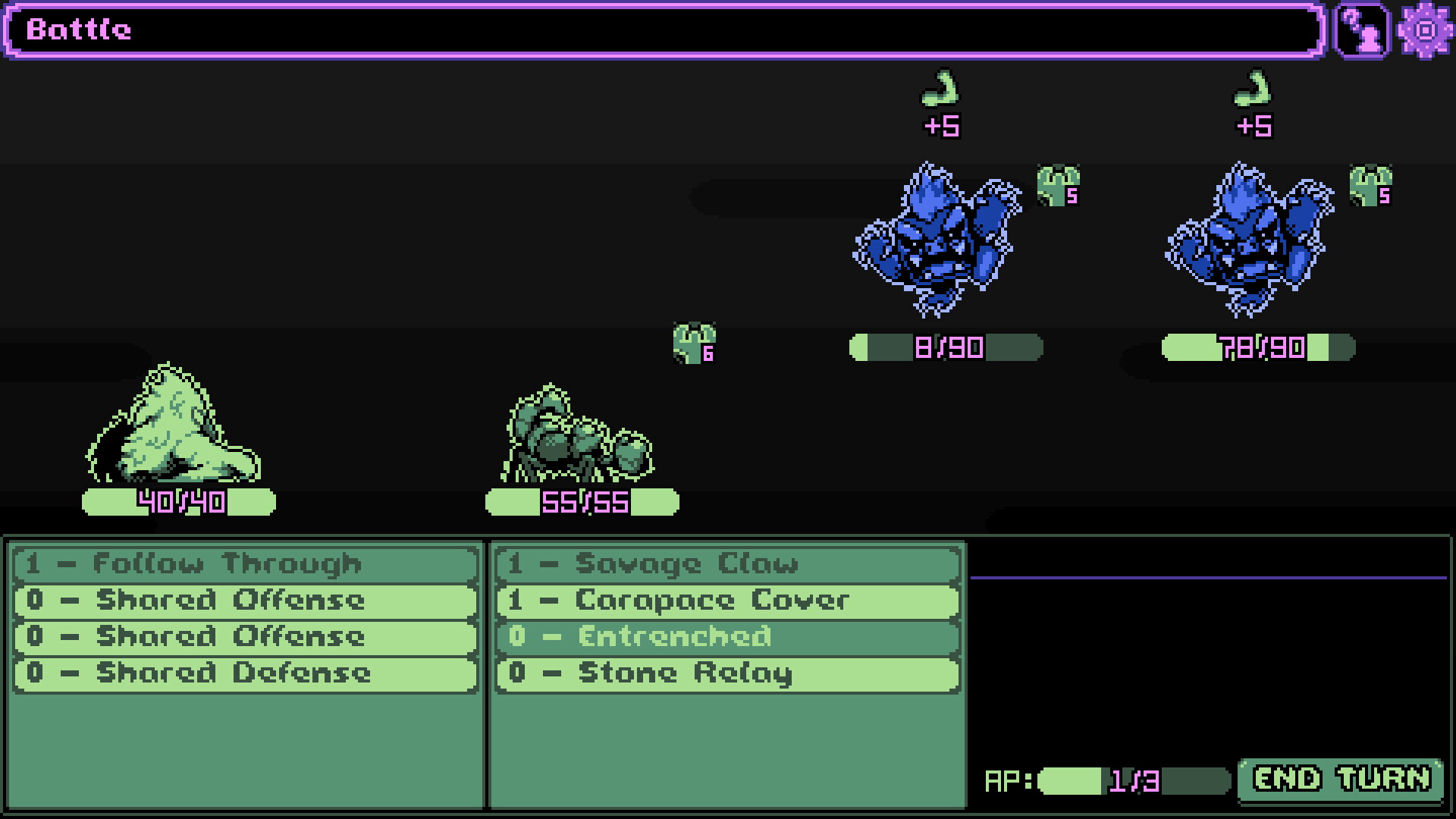Select the Follow Through card
The width and height of the screenshot is (1456, 819).
coord(246,563)
